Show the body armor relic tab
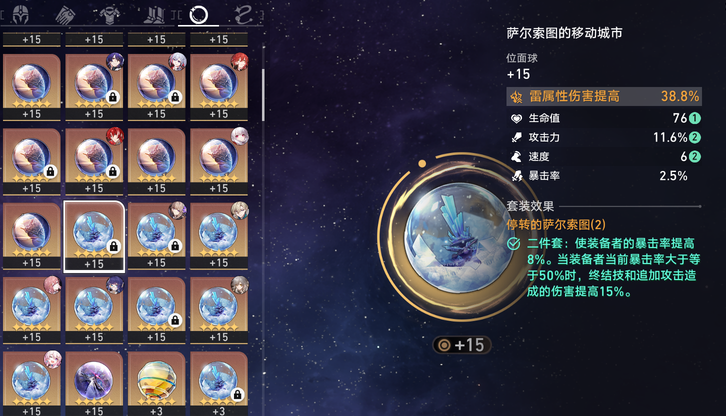The width and height of the screenshot is (726, 416). tap(111, 14)
